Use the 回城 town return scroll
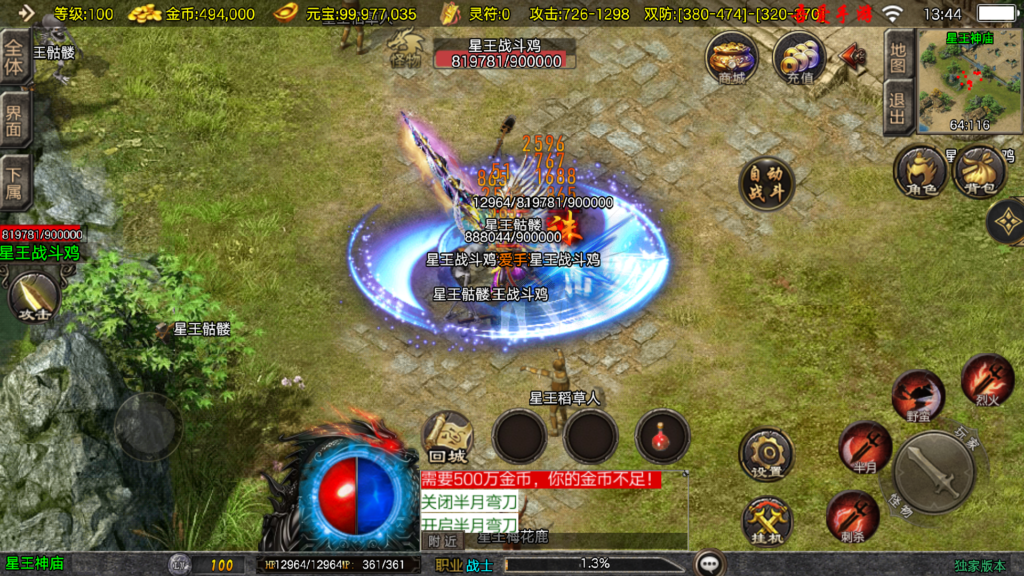This screenshot has height=576, width=1024. [446, 437]
